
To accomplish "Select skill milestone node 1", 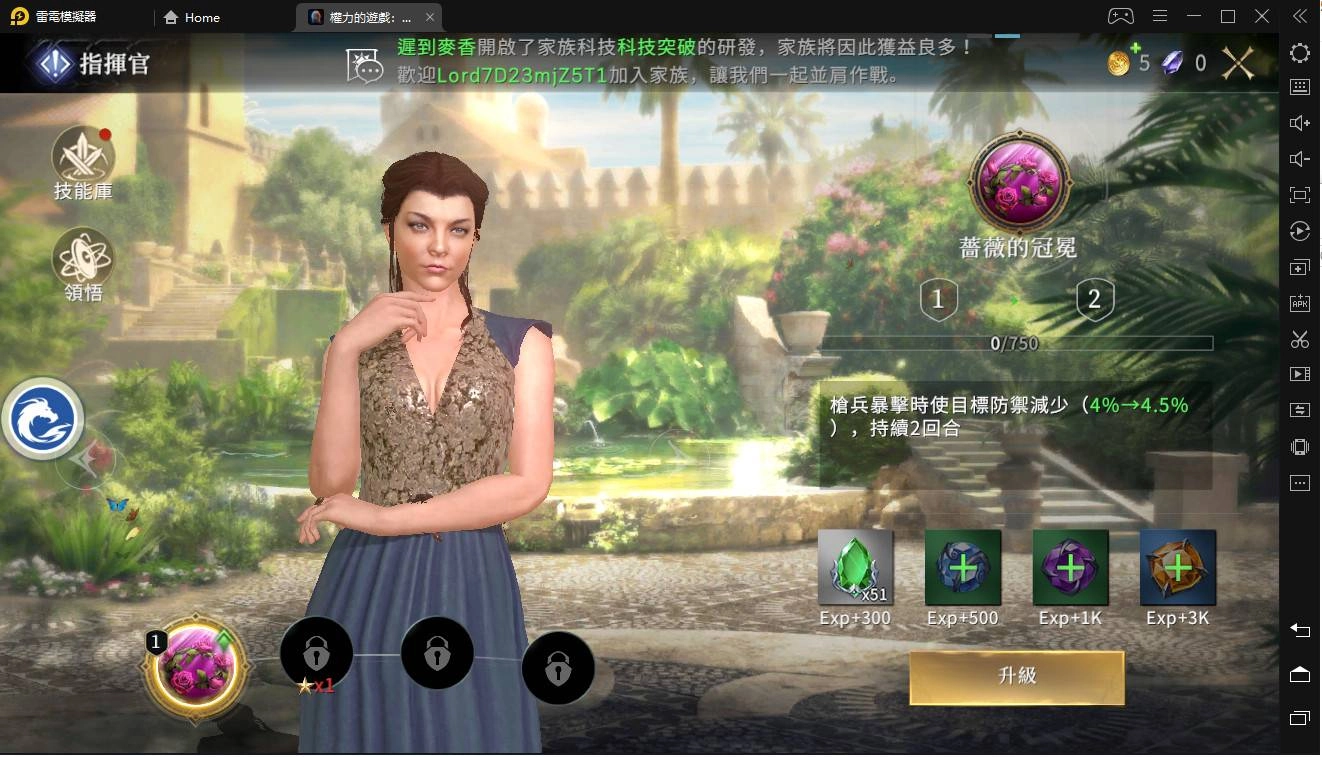I will click(938, 298).
